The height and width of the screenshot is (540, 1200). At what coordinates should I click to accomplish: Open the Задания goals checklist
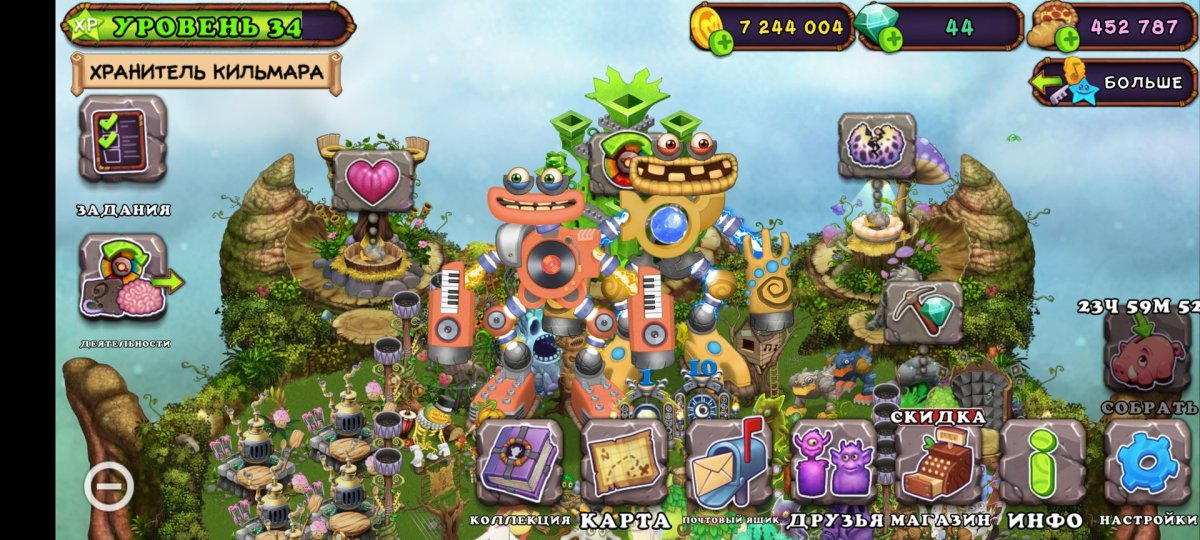123,139
